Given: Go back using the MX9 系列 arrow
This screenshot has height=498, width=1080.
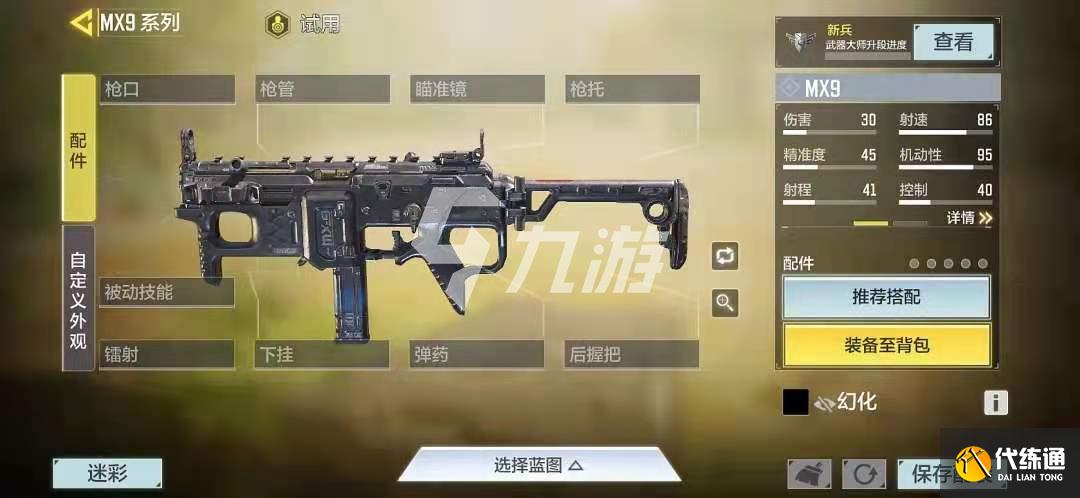Looking at the screenshot, I should (x=82, y=23).
